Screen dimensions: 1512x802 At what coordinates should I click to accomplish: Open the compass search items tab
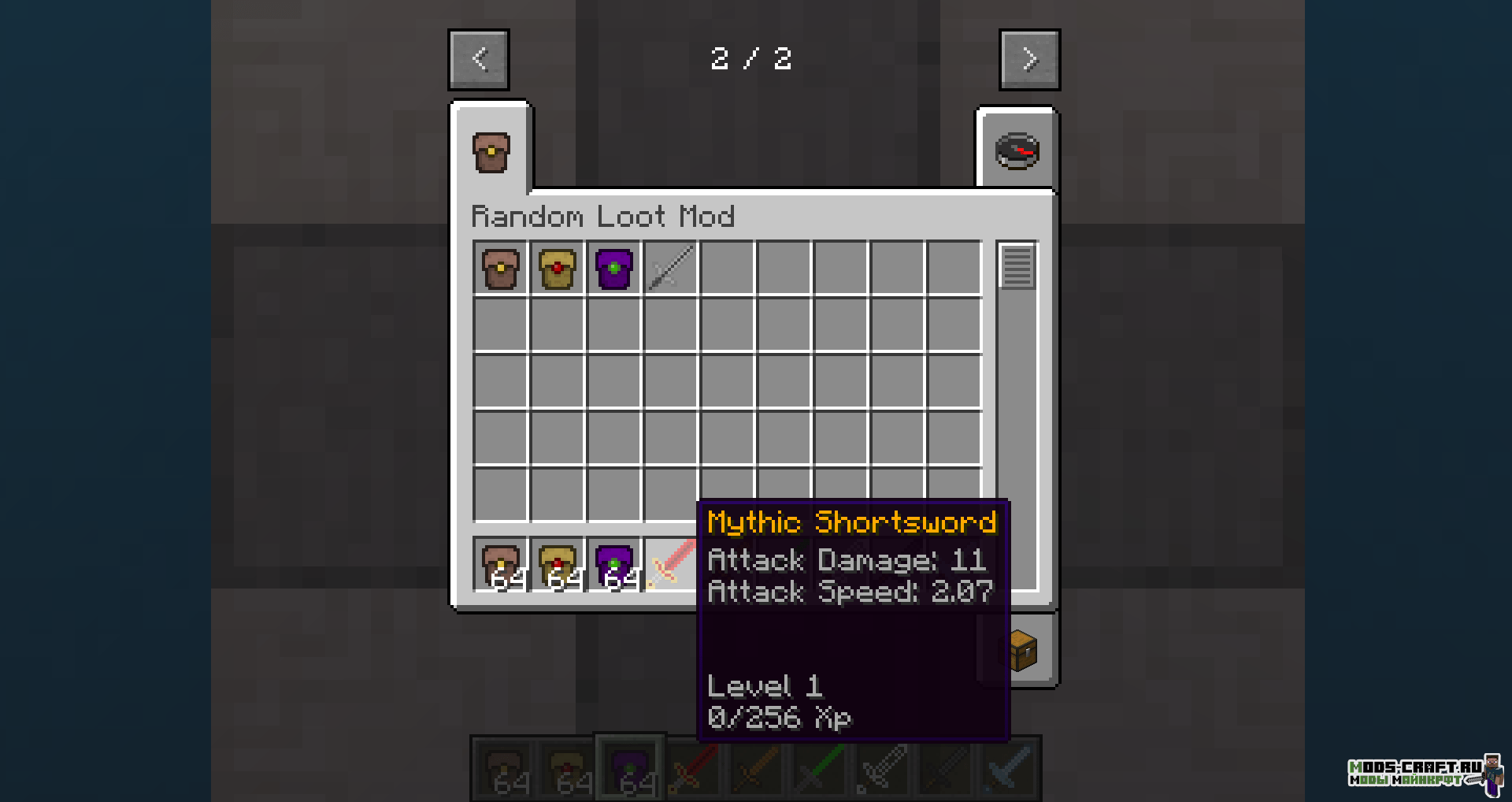point(1017,150)
